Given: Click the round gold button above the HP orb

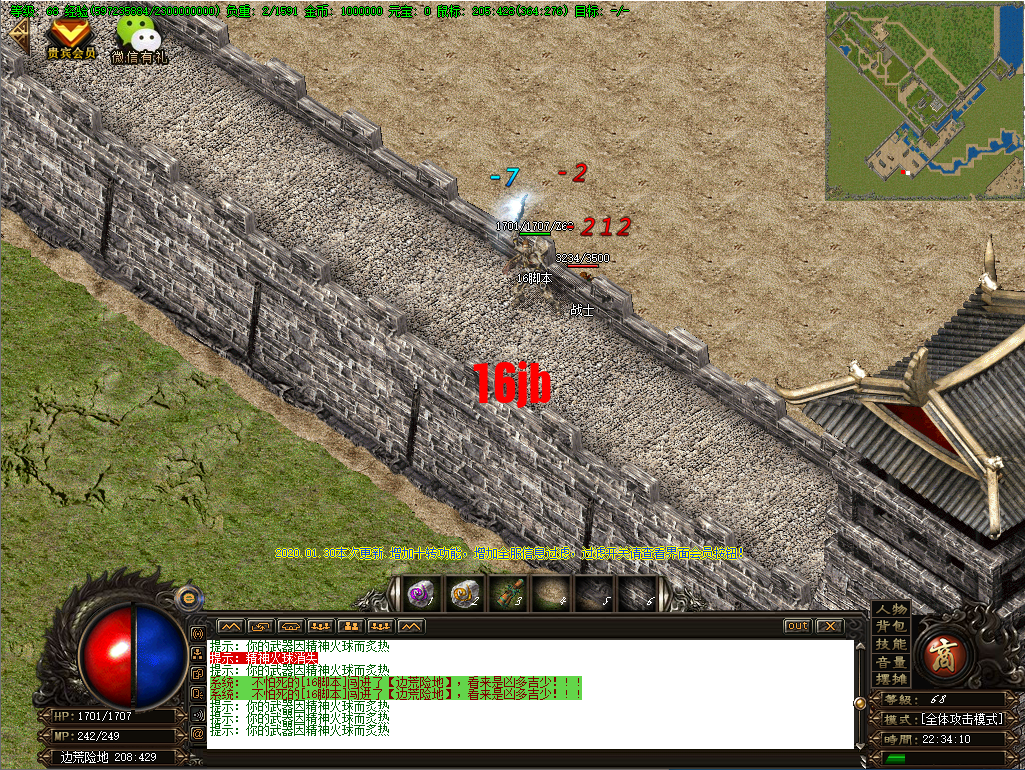Looking at the screenshot, I should tap(185, 597).
